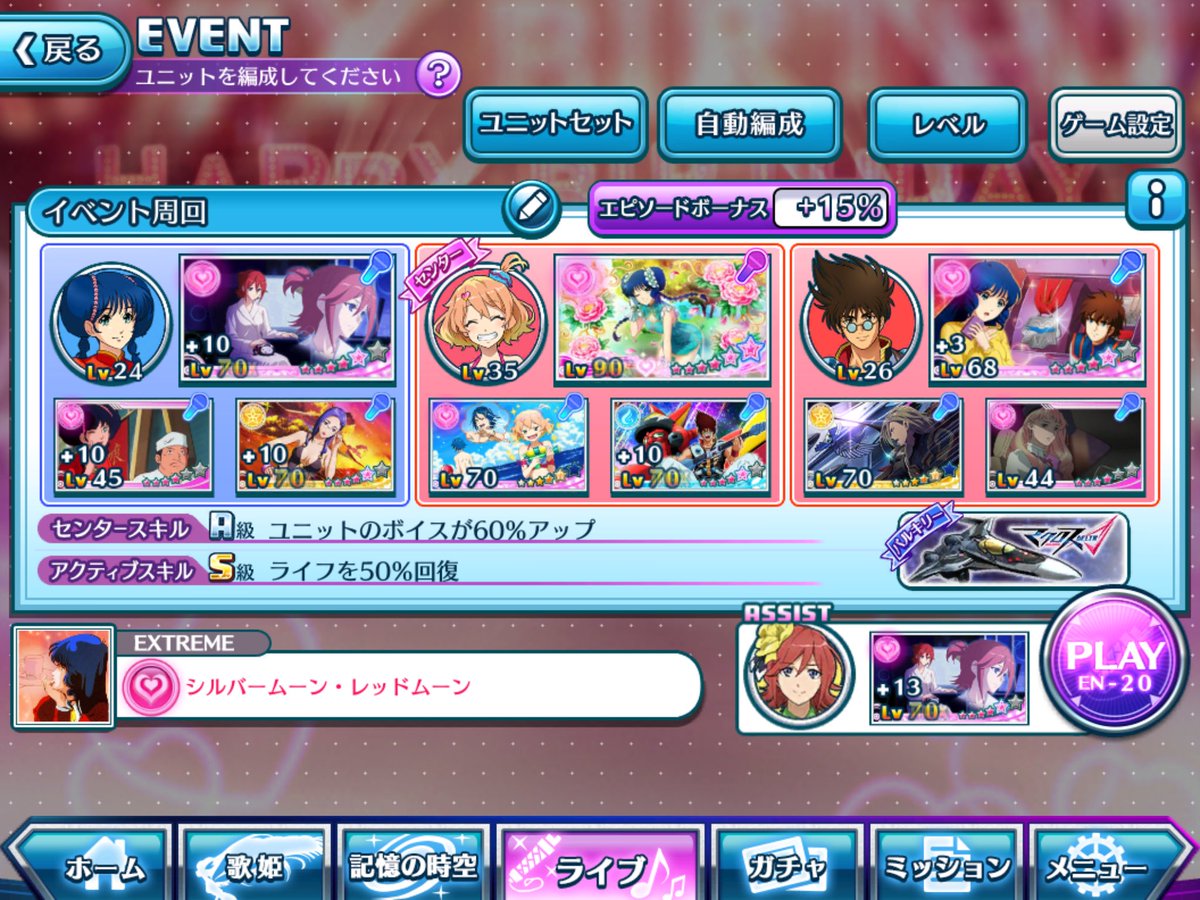This screenshot has width=1200, height=900.
Task: Open the レベル selection button
Action: pyautogui.click(x=947, y=125)
